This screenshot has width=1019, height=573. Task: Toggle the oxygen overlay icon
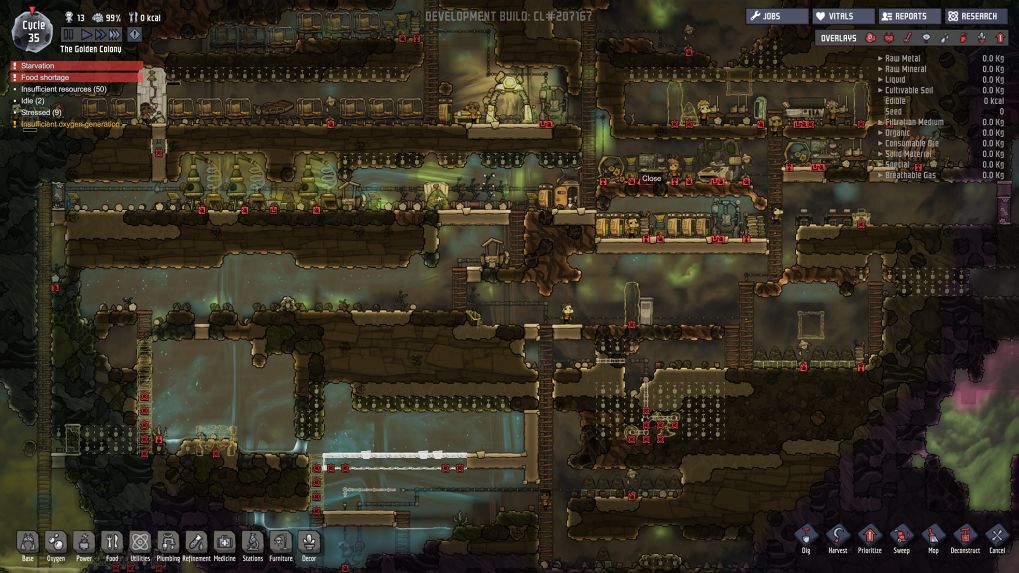[x=870, y=37]
